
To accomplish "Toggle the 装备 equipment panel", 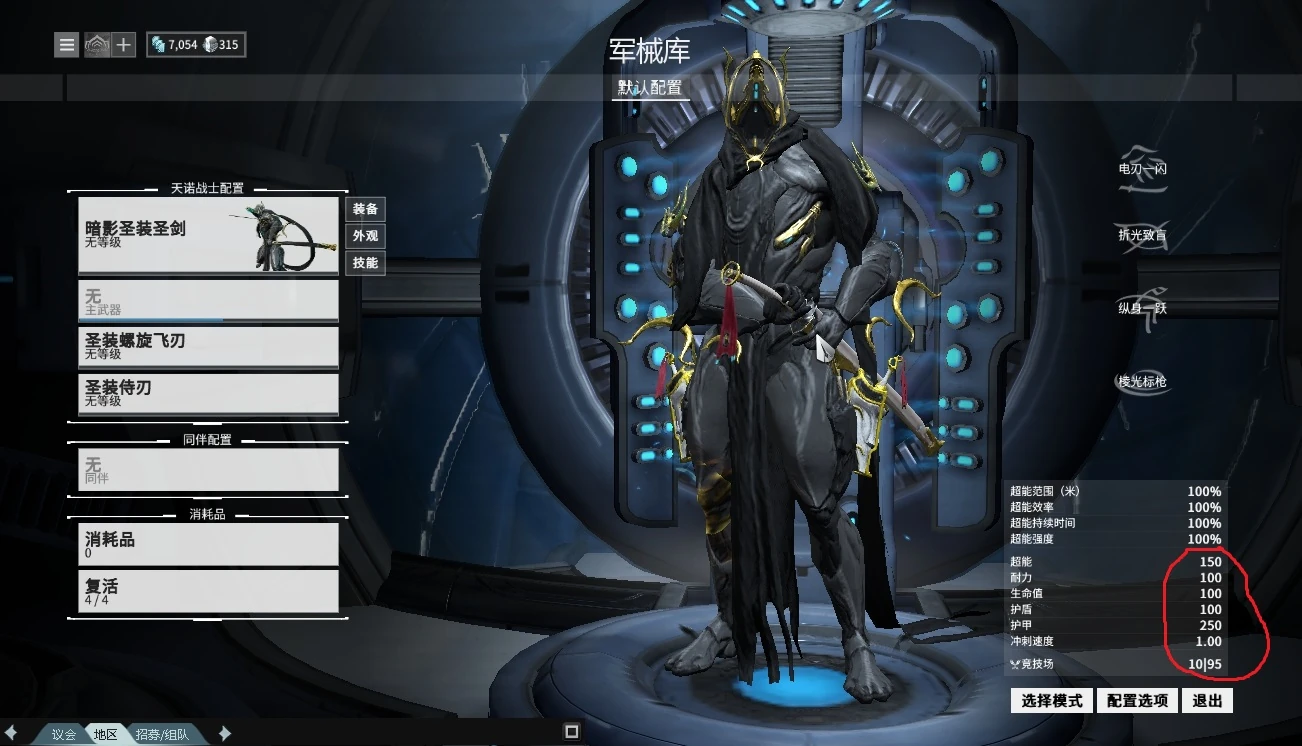I will tap(364, 209).
